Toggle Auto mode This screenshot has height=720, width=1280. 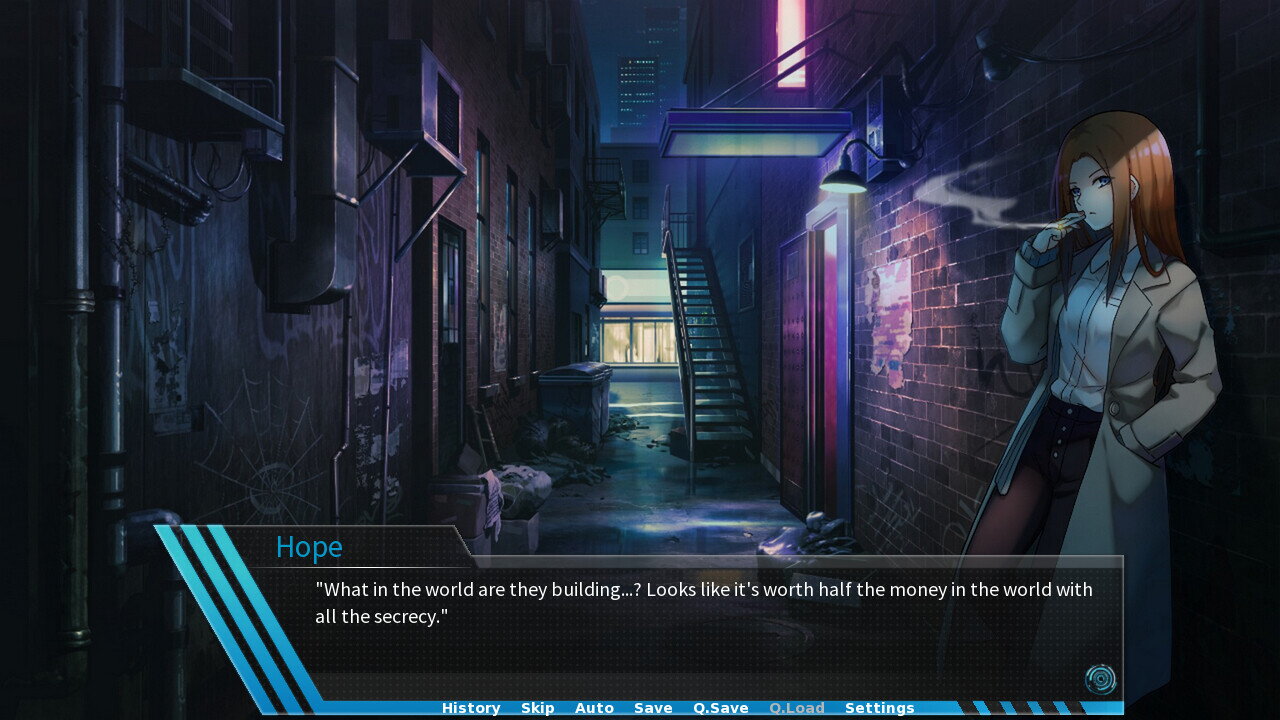point(594,708)
